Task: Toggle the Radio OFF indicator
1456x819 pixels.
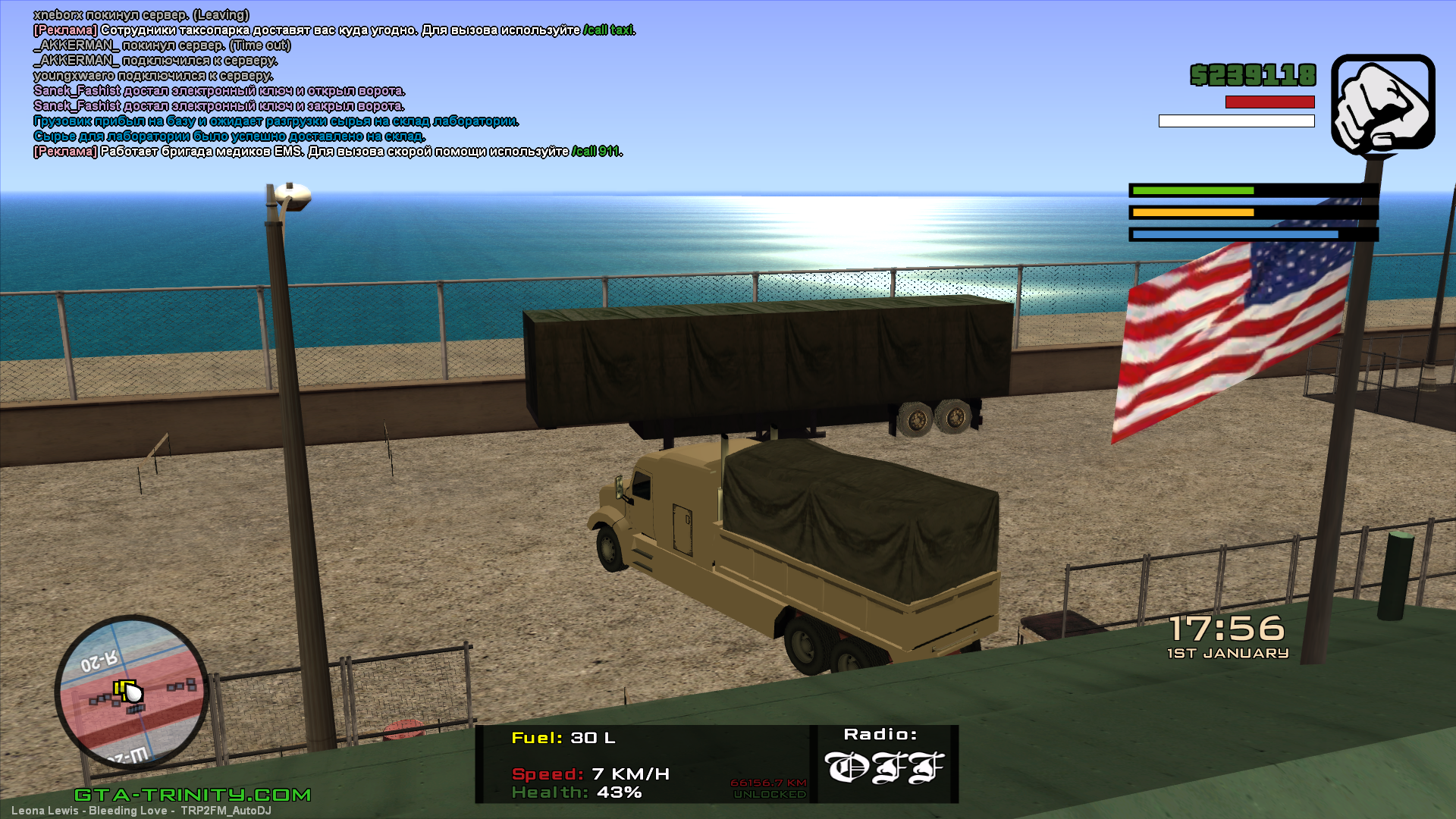Action: (883, 767)
